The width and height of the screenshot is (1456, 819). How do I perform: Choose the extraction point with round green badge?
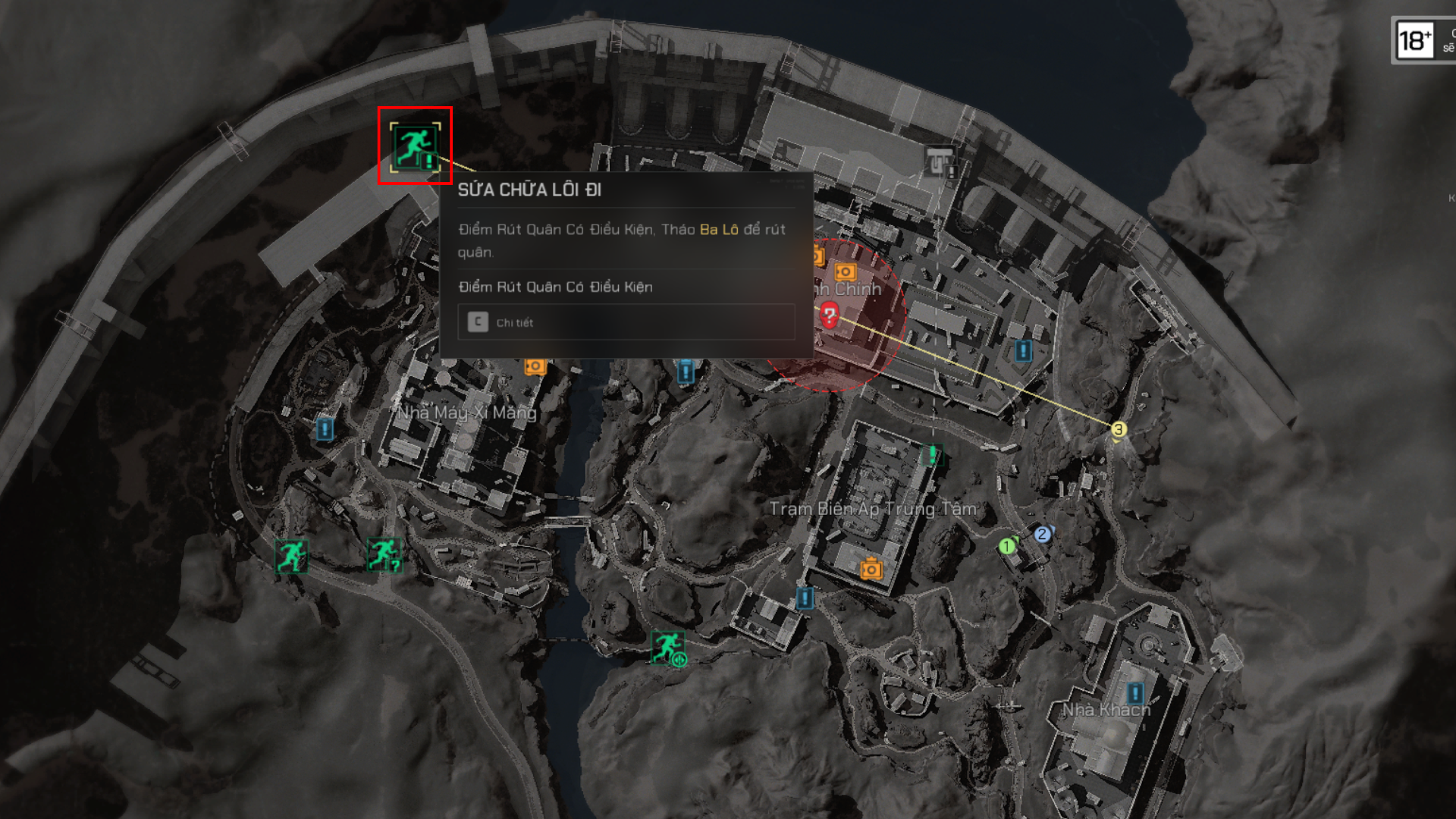[668, 648]
